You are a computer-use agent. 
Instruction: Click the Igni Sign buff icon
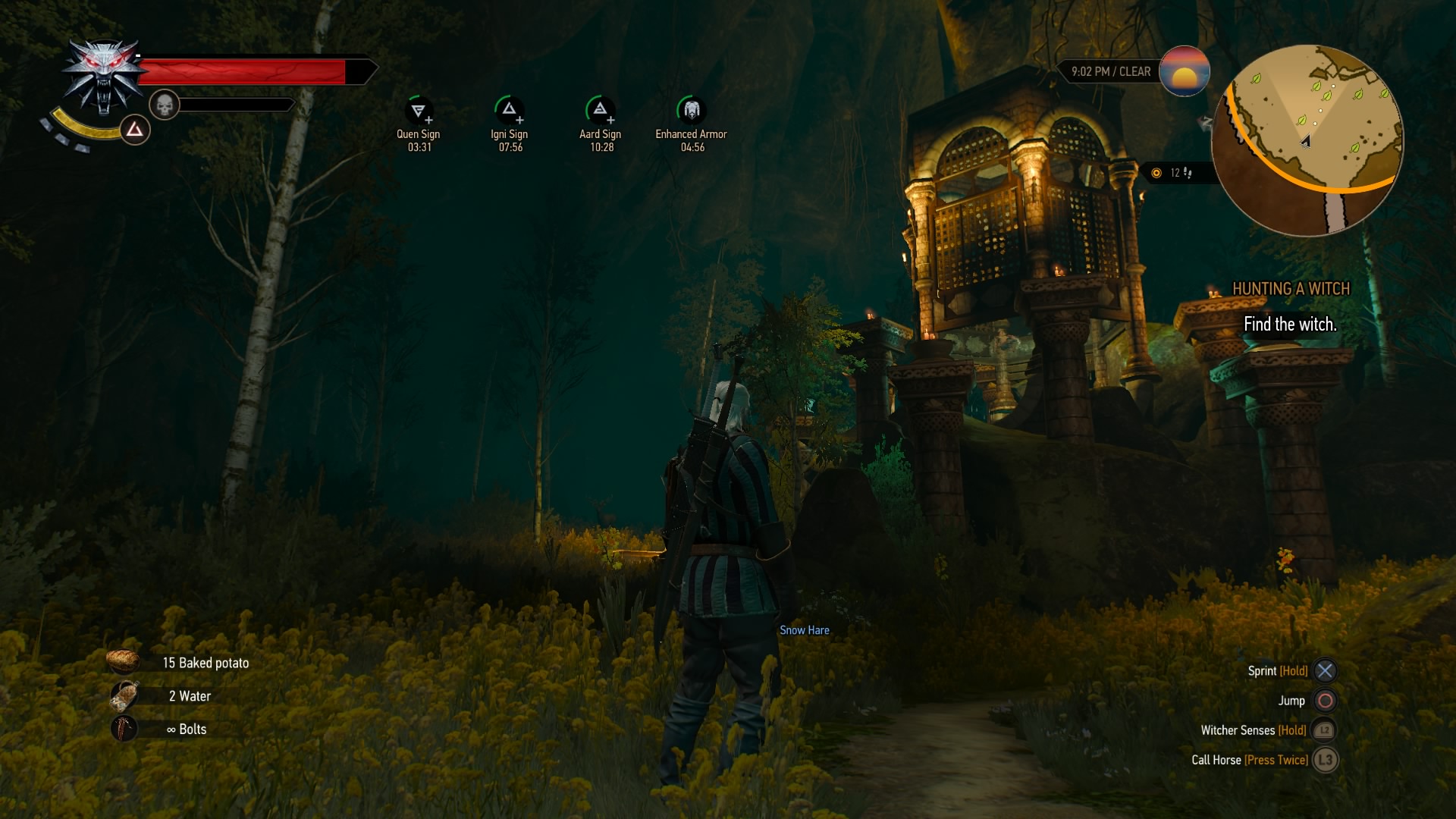click(509, 111)
